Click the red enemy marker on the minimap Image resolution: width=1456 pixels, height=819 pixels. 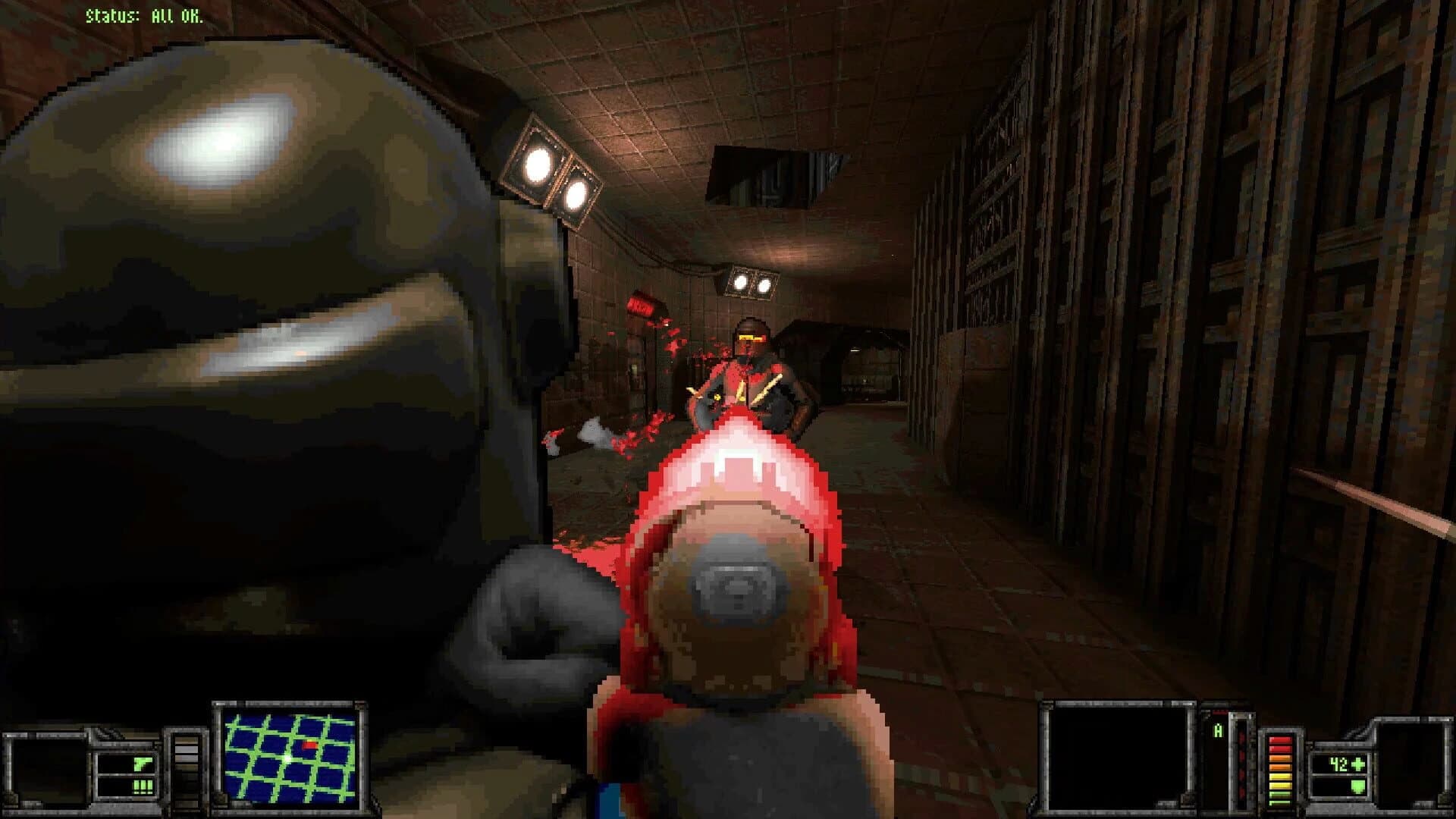point(310,745)
